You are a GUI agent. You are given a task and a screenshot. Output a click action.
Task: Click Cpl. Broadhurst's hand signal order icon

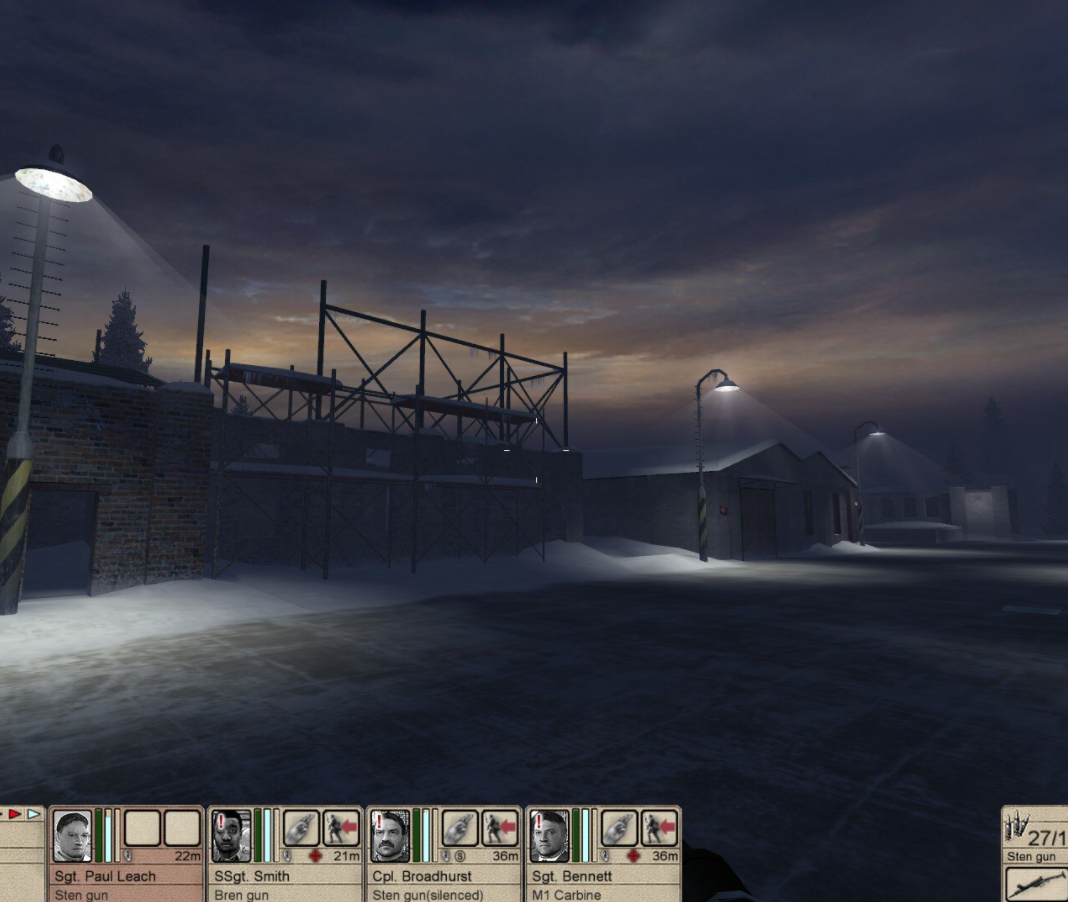coord(460,828)
